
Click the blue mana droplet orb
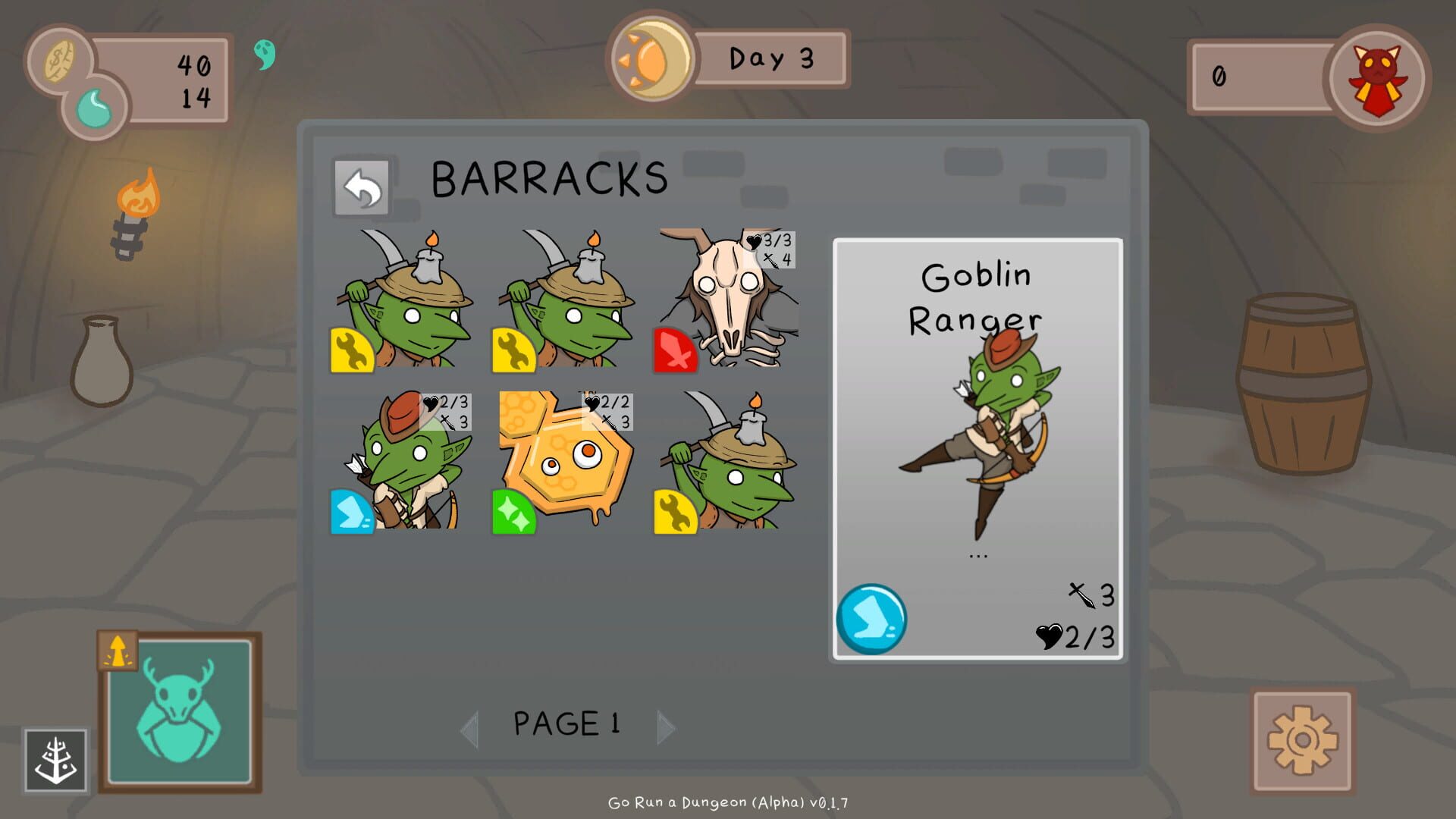click(97, 108)
